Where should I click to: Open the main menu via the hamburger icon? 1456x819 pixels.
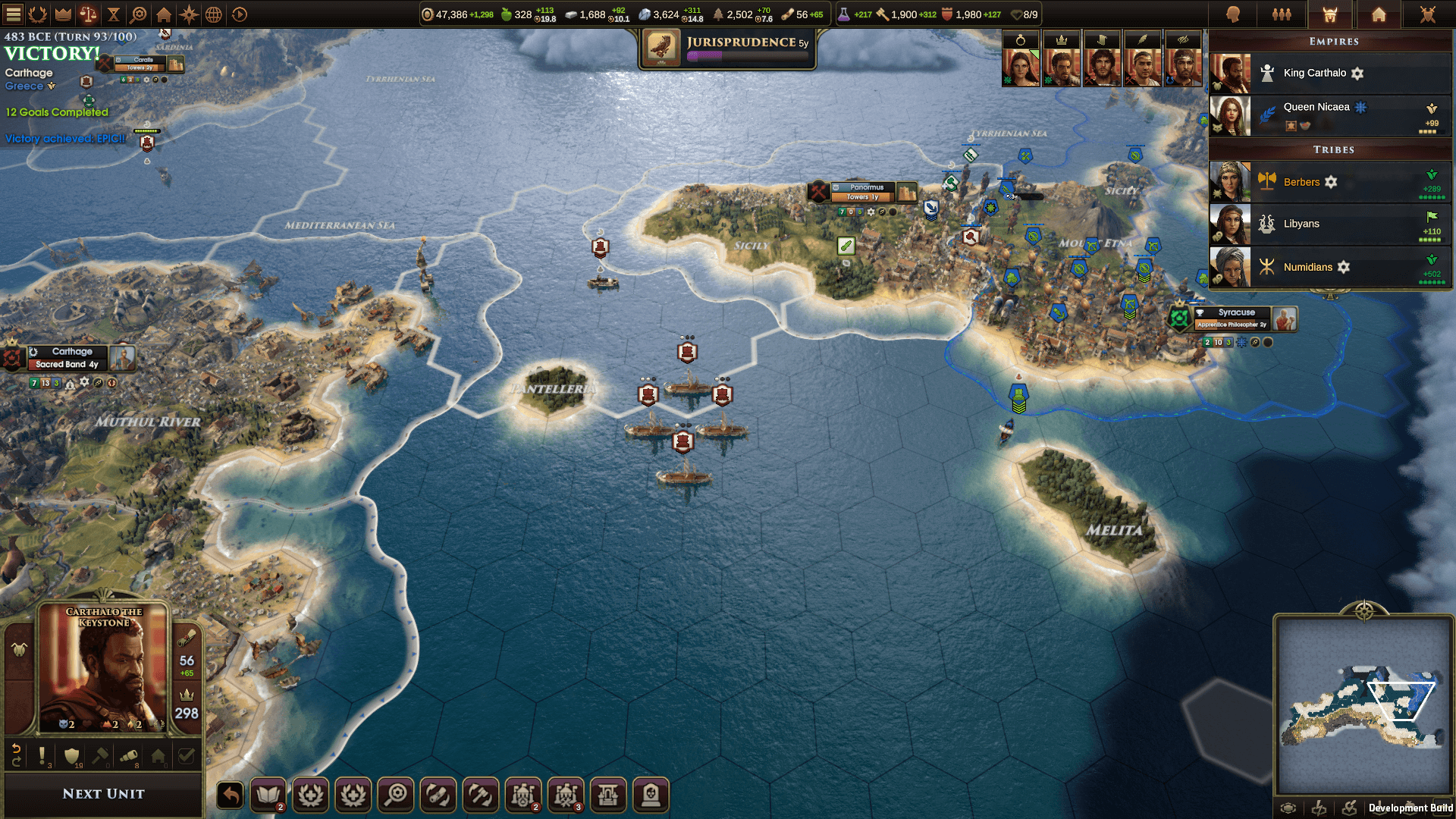click(x=14, y=14)
